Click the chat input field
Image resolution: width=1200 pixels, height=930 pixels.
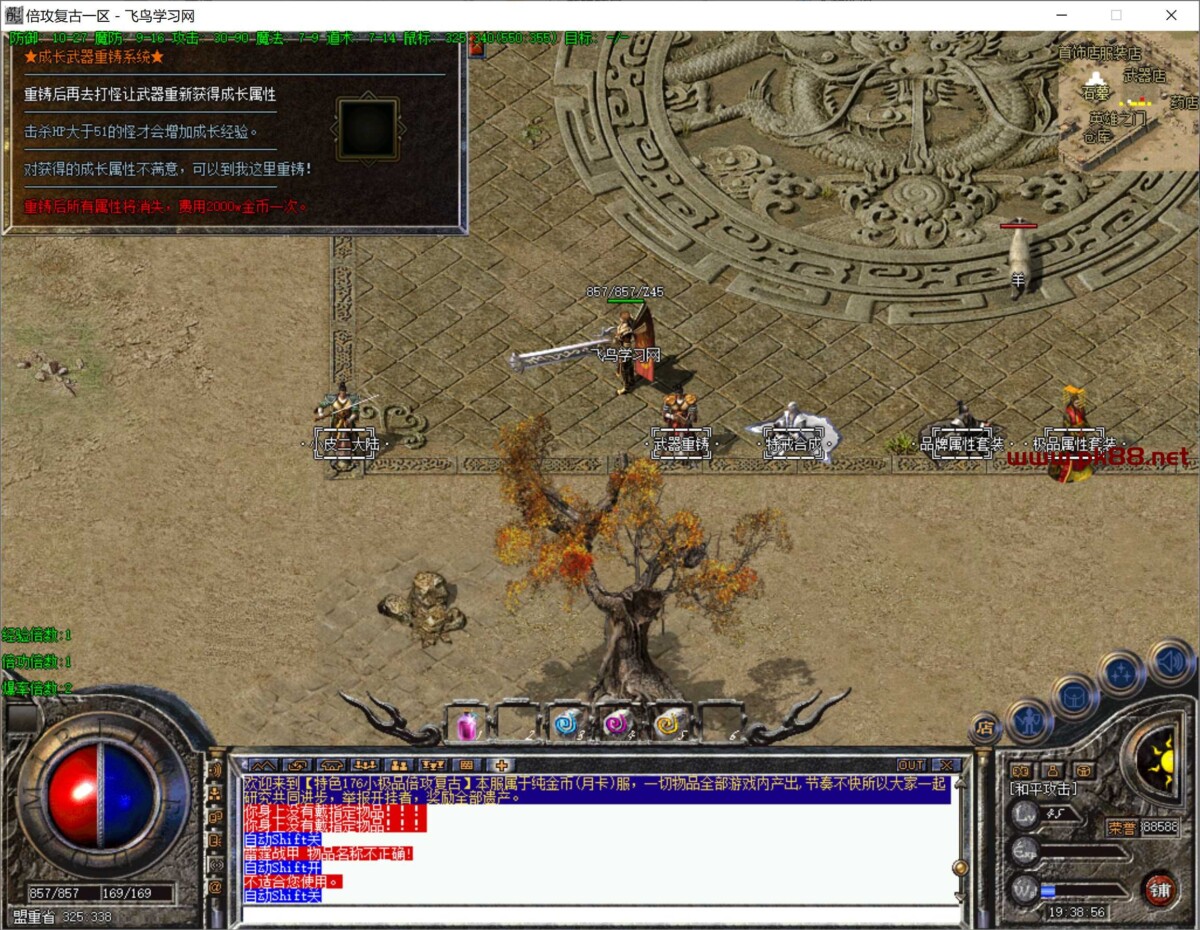600,914
